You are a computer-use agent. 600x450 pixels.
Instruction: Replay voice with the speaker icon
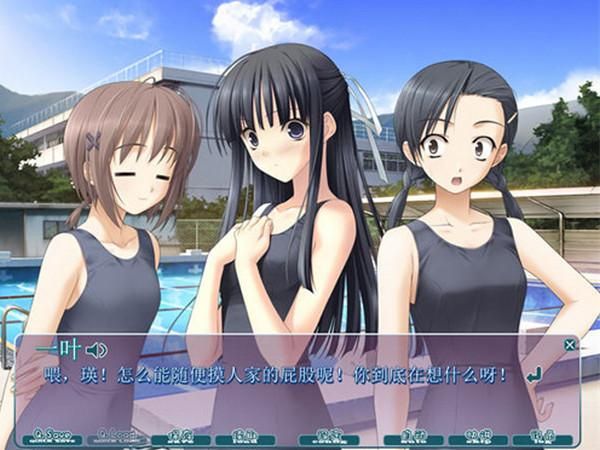[x=96, y=350]
